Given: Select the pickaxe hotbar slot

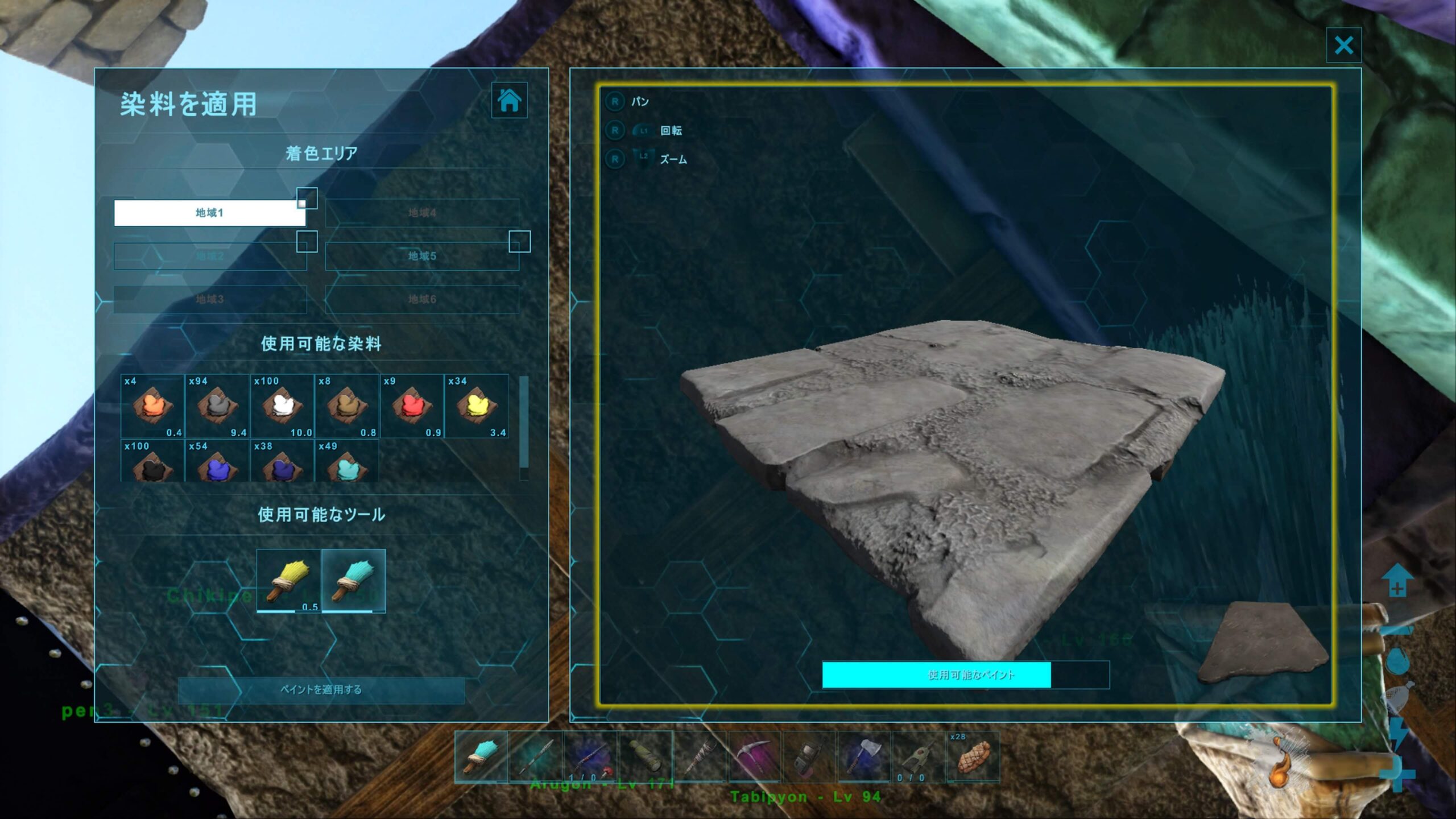Looking at the screenshot, I should click(x=754, y=757).
